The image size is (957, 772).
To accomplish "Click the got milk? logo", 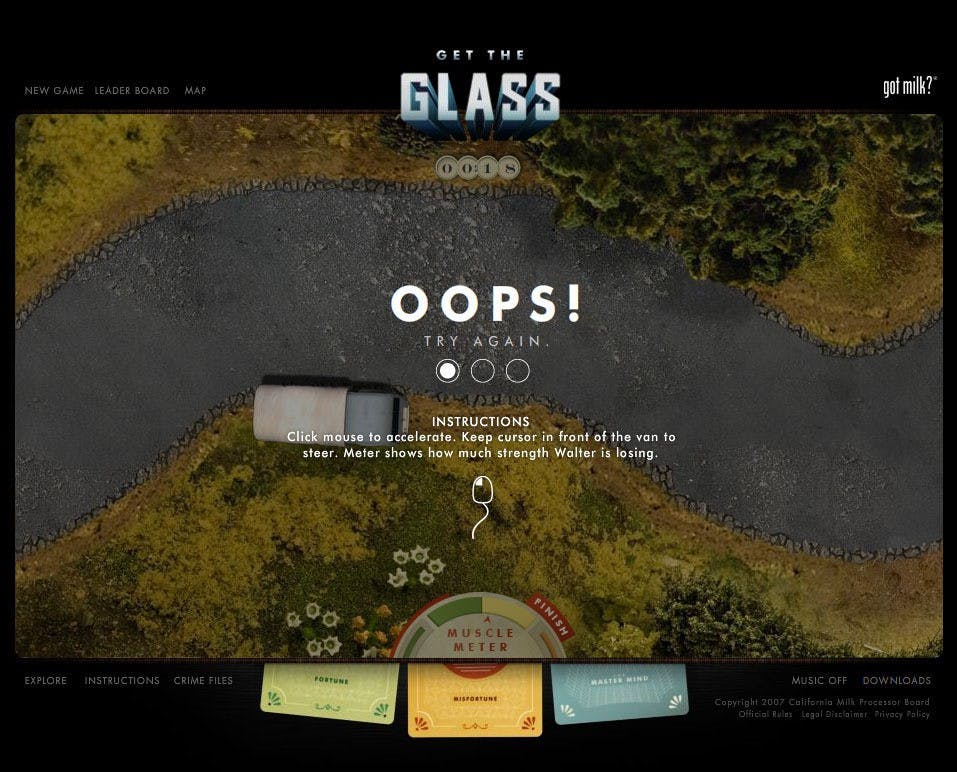I will coord(908,87).
